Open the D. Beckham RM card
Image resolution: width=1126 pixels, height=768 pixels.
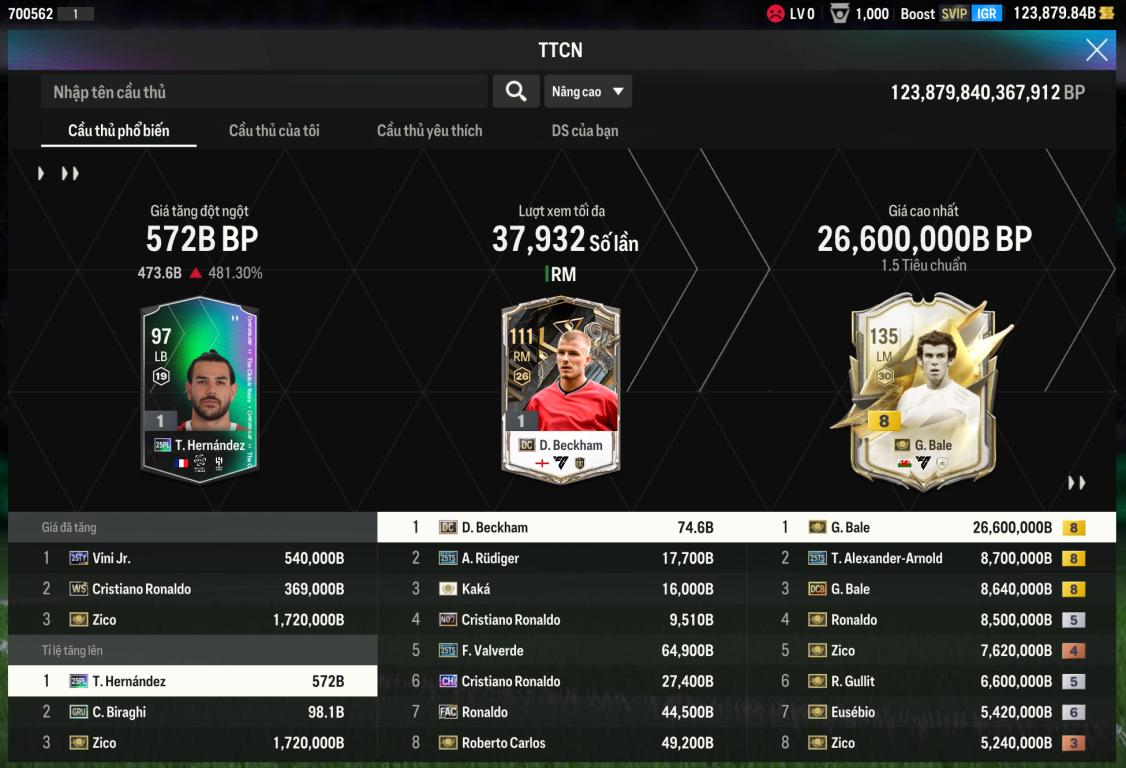[x=561, y=388]
